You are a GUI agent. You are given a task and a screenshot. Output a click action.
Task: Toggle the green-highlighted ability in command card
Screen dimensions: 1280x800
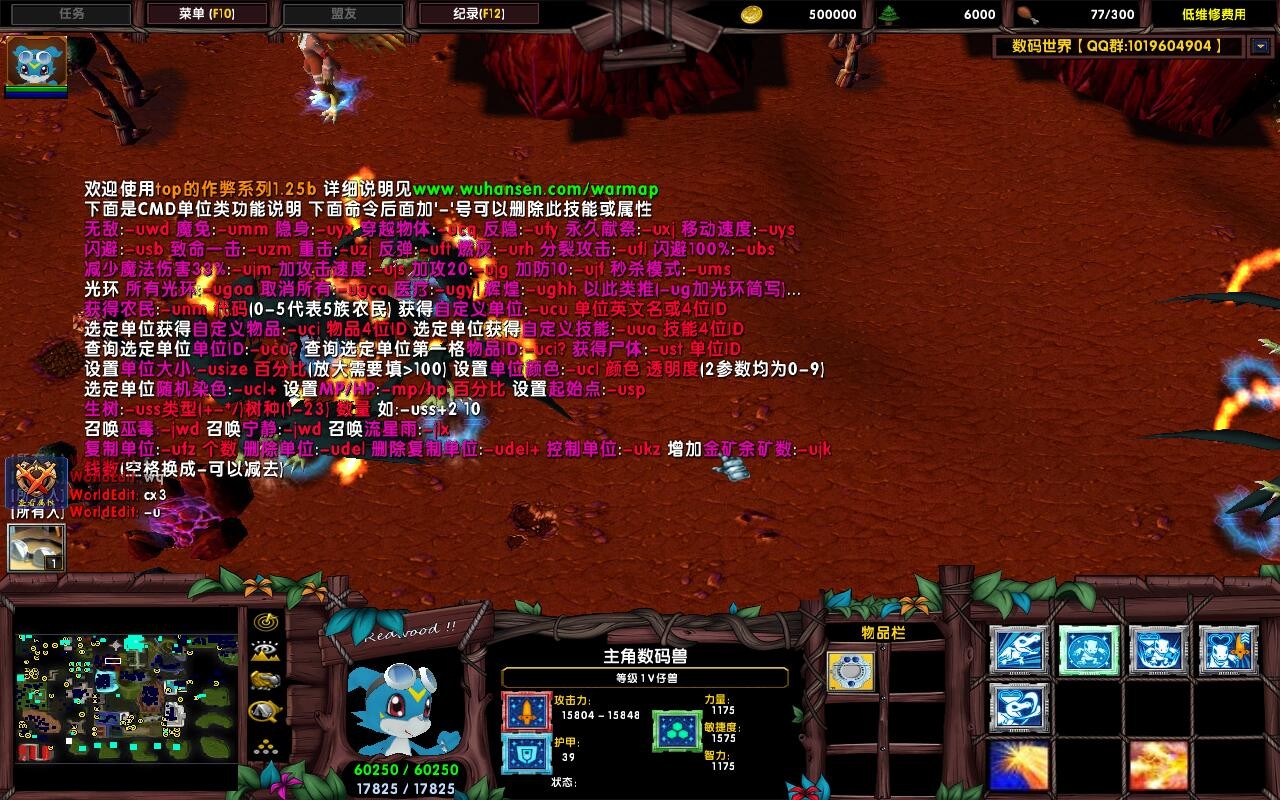tap(1088, 650)
